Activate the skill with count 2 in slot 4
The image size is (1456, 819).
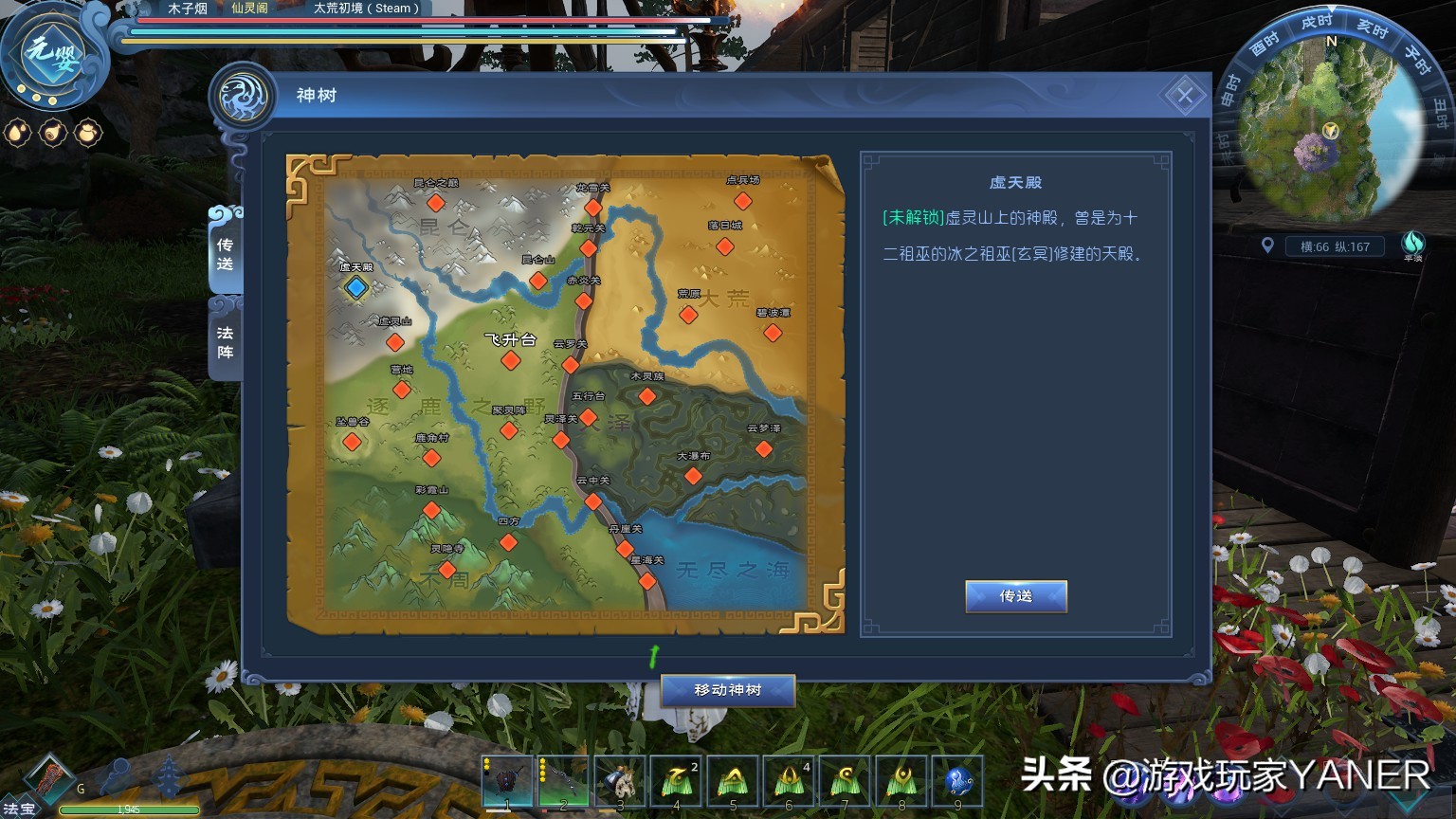(676, 779)
